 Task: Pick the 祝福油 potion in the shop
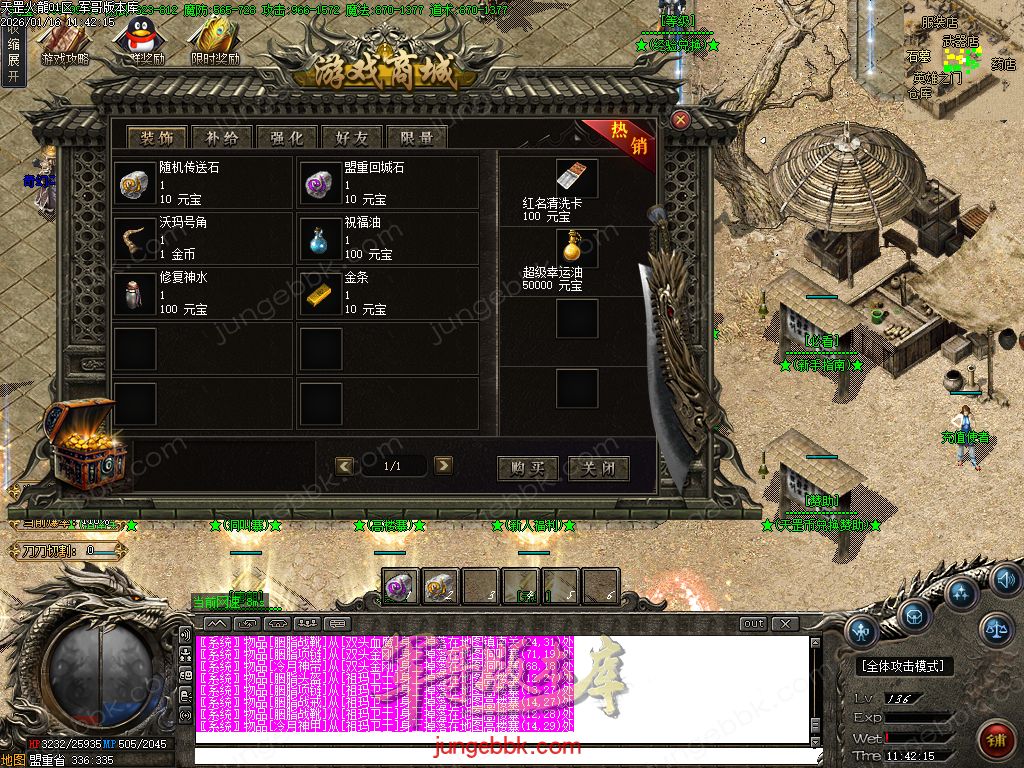320,237
